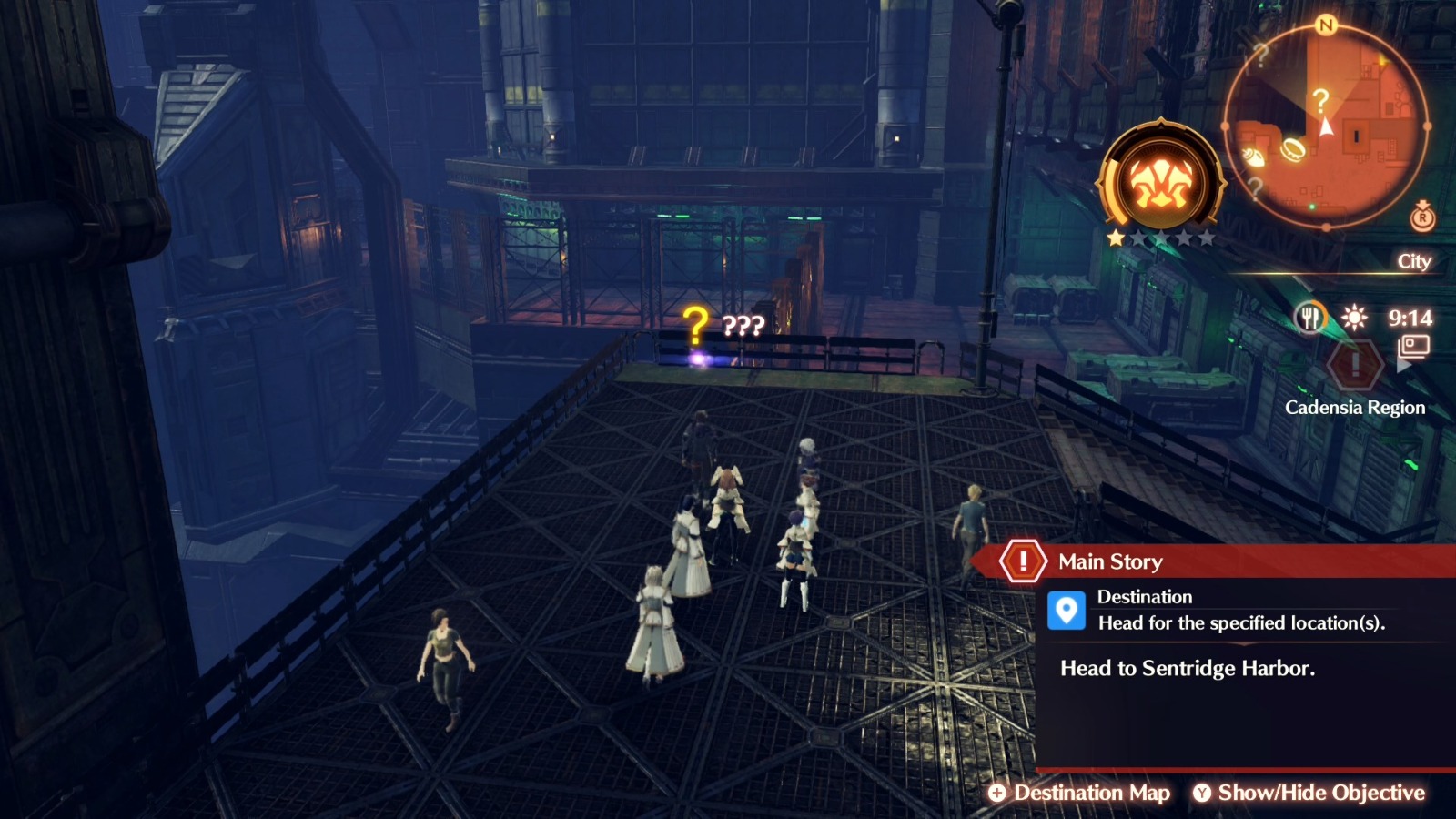Select the stopwatch icon under the minimap
The width and height of the screenshot is (1456, 819).
tap(1422, 217)
